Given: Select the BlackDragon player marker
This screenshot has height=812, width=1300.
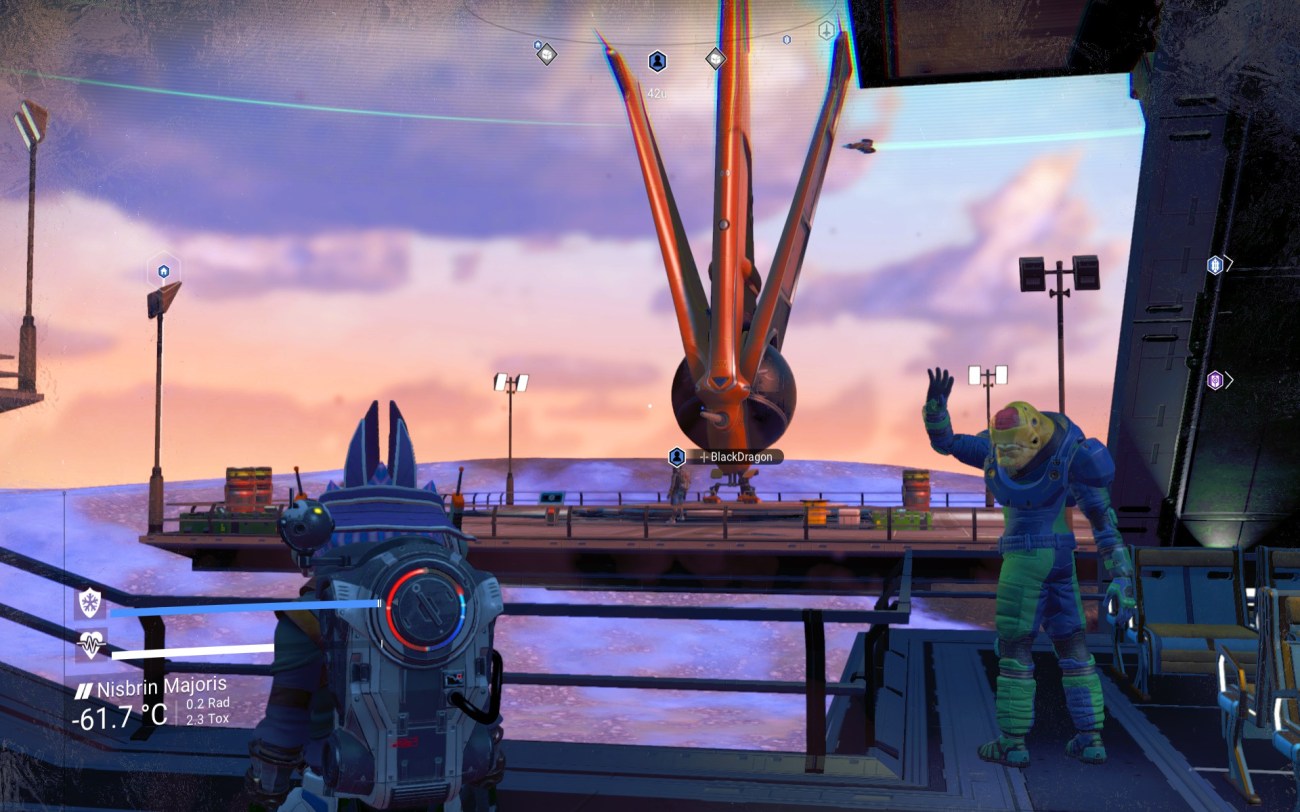Looking at the screenshot, I should pos(677,457).
